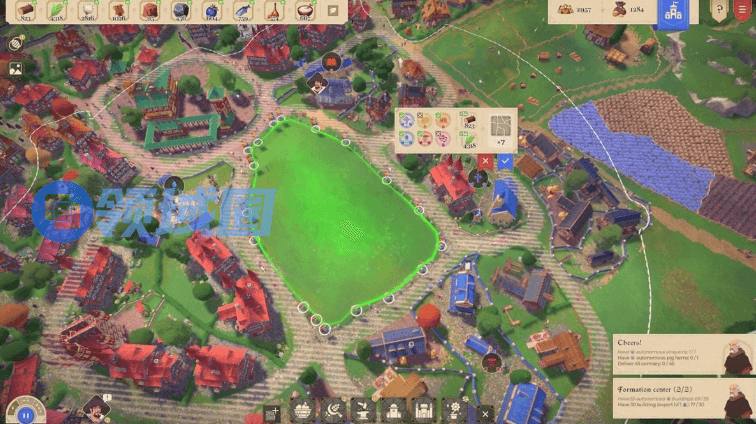Viewport: 756px width, 424px height.
Task: Select the fish resource icon
Action: tap(243, 10)
